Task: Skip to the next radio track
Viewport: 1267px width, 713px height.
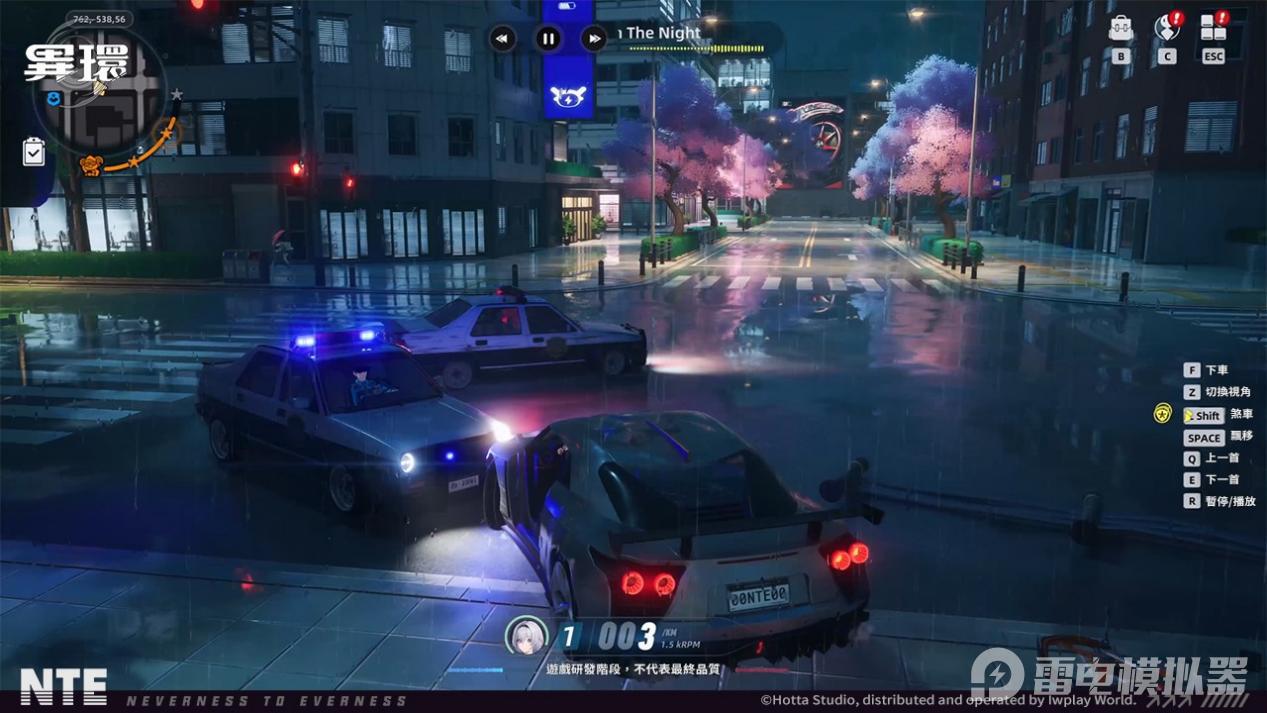Action: point(594,39)
